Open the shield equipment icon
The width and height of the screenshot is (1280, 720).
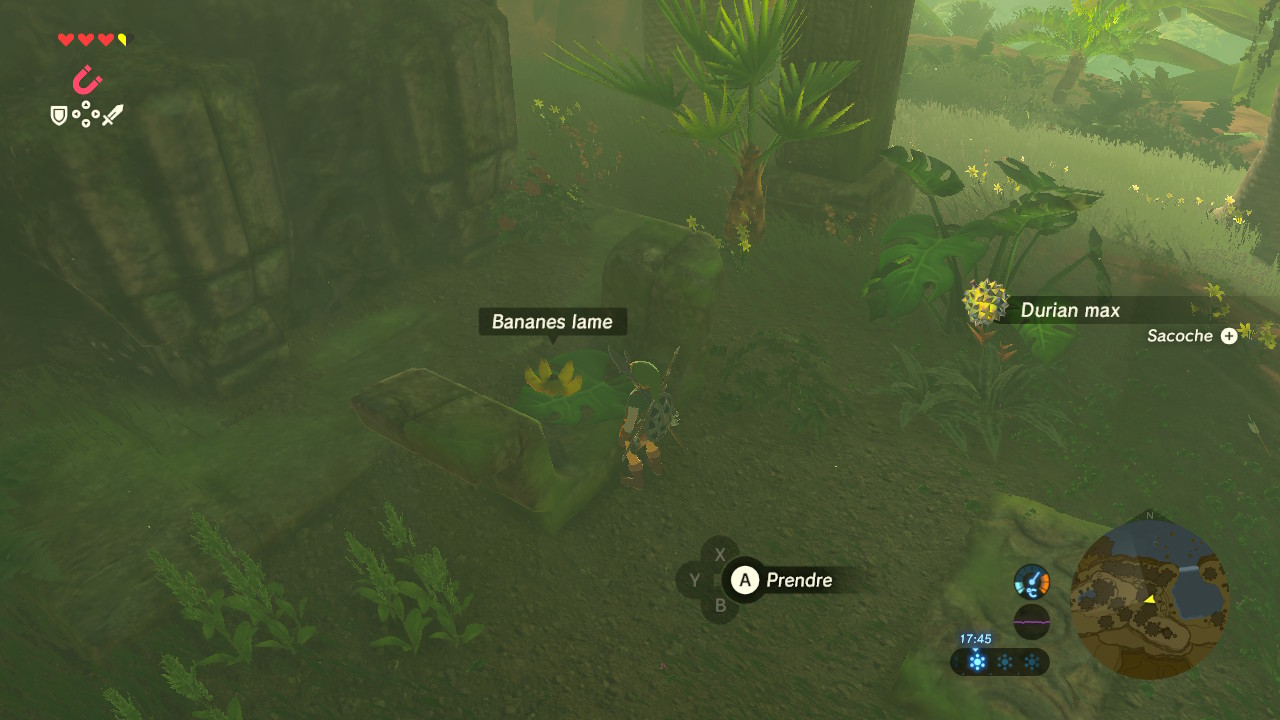(59, 116)
